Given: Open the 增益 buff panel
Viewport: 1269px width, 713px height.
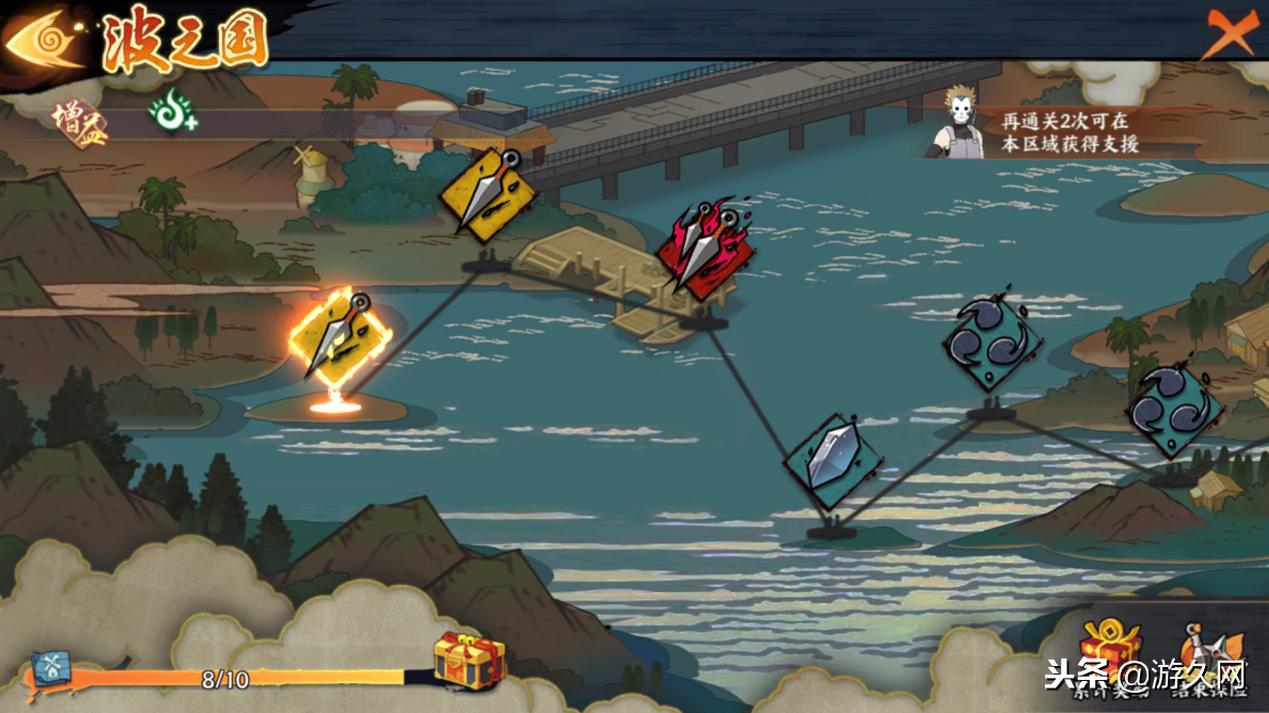Looking at the screenshot, I should pos(77,117).
